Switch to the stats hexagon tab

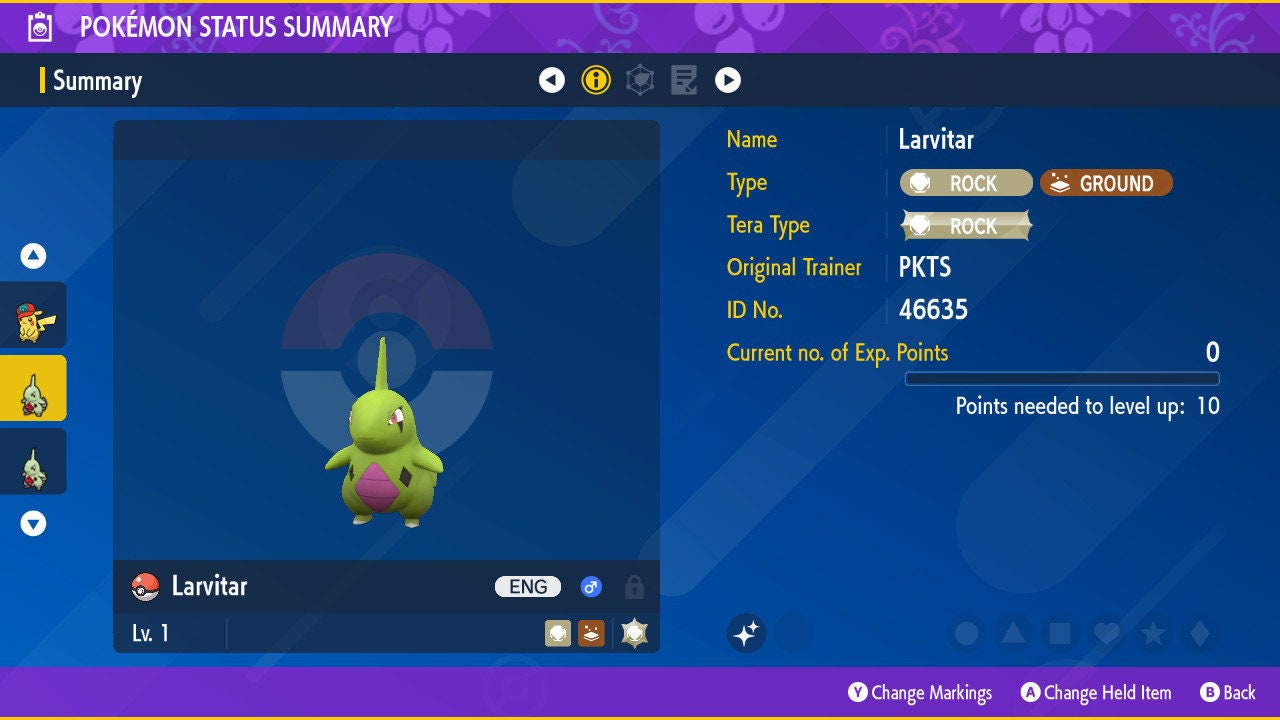pyautogui.click(x=640, y=80)
